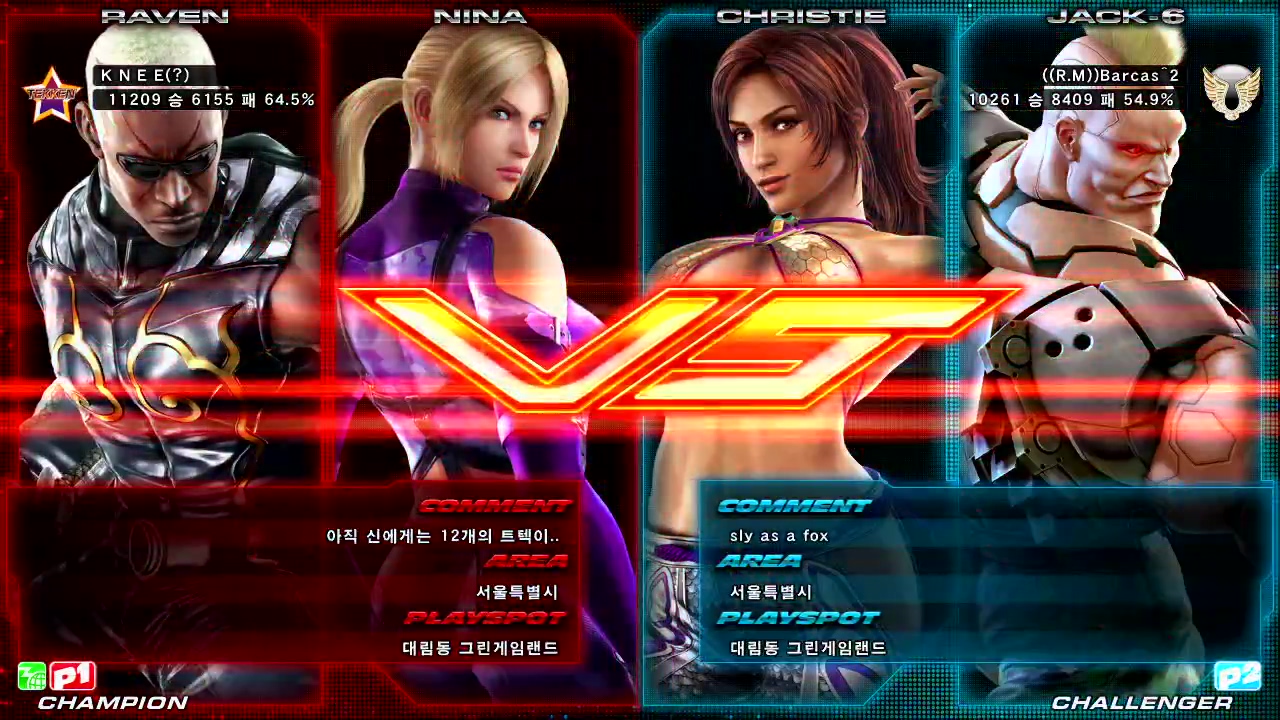Select the Nina character panel
The image size is (1280, 720).
pos(480,250)
